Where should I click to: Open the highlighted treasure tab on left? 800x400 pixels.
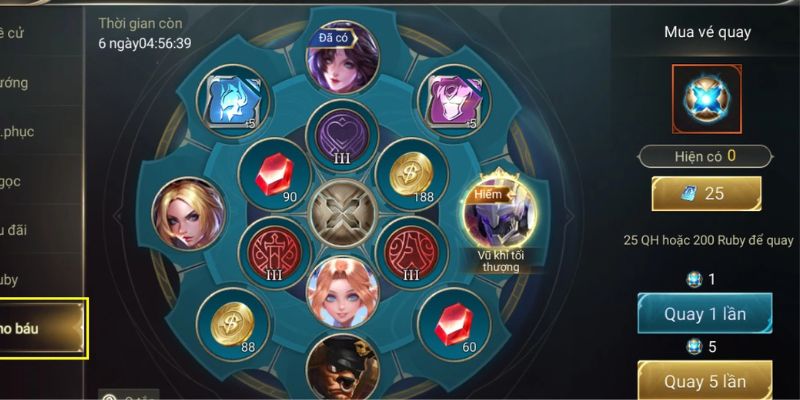pyautogui.click(x=42, y=329)
